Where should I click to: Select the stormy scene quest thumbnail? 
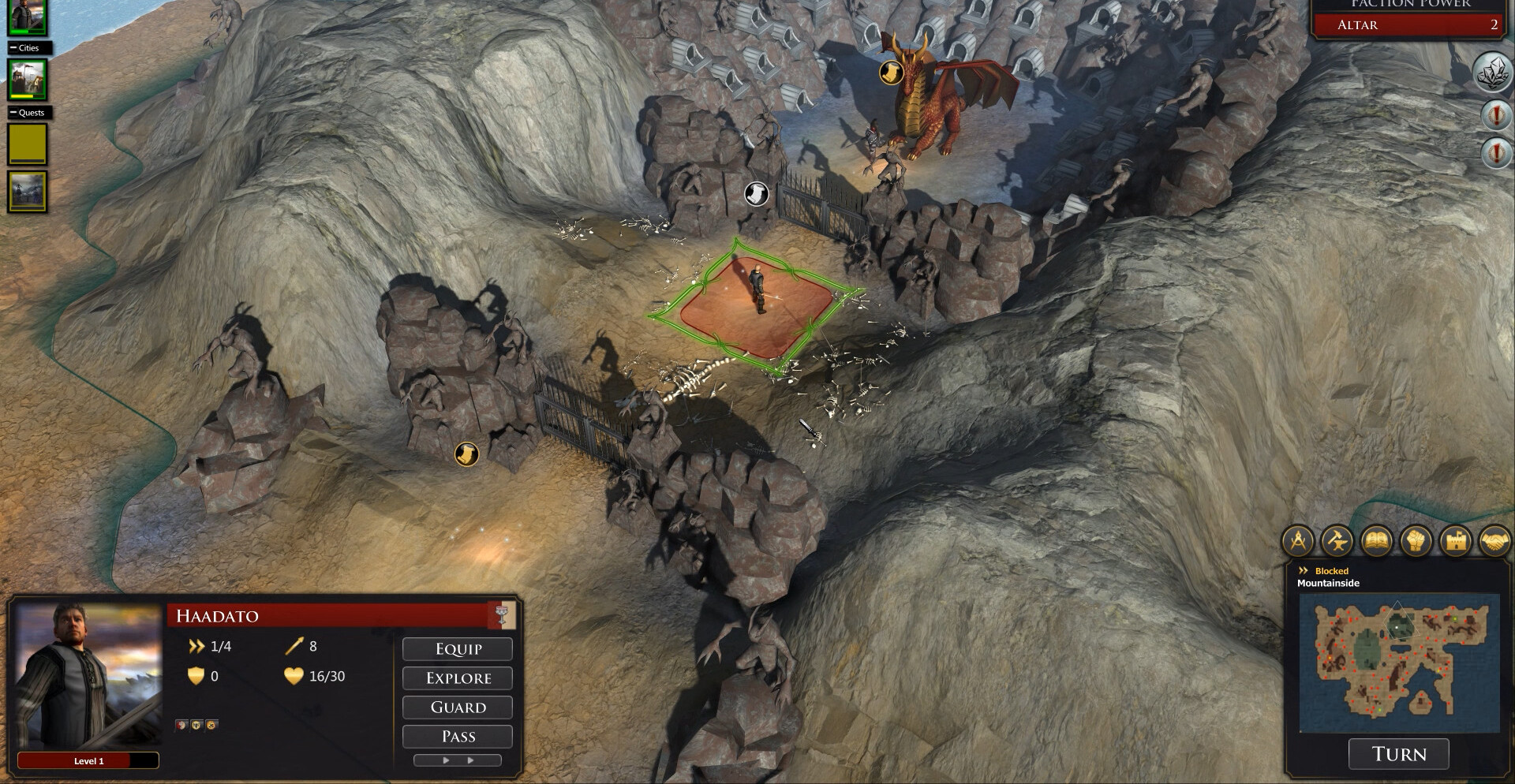click(x=28, y=192)
